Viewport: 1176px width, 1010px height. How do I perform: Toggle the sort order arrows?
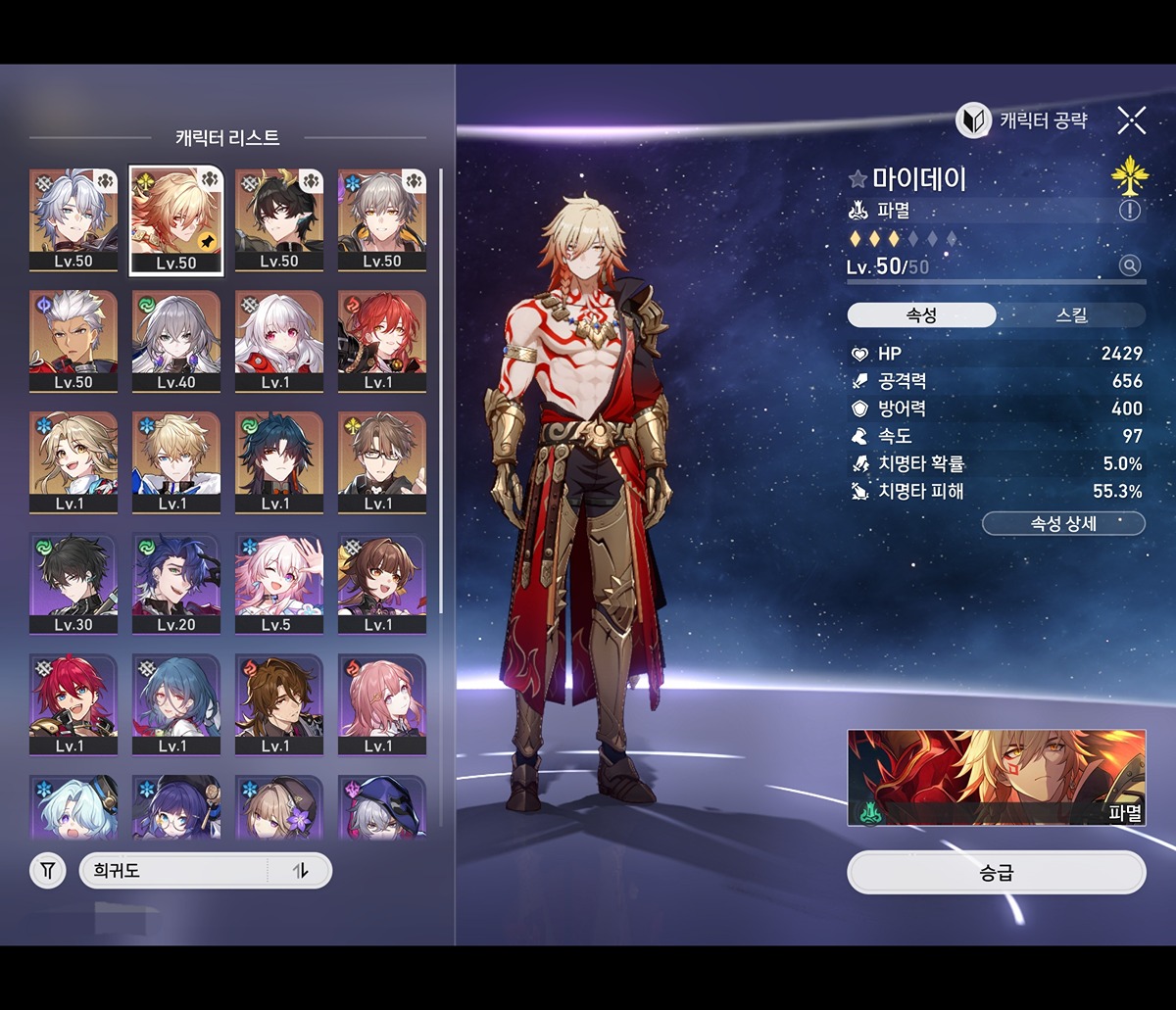[300, 870]
